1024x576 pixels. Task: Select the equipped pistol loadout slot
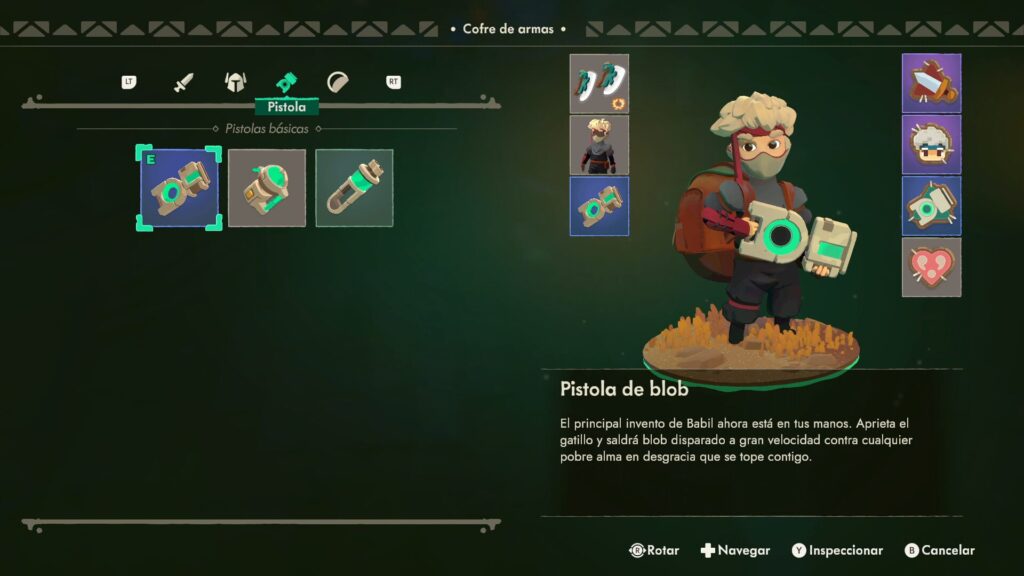(x=599, y=206)
